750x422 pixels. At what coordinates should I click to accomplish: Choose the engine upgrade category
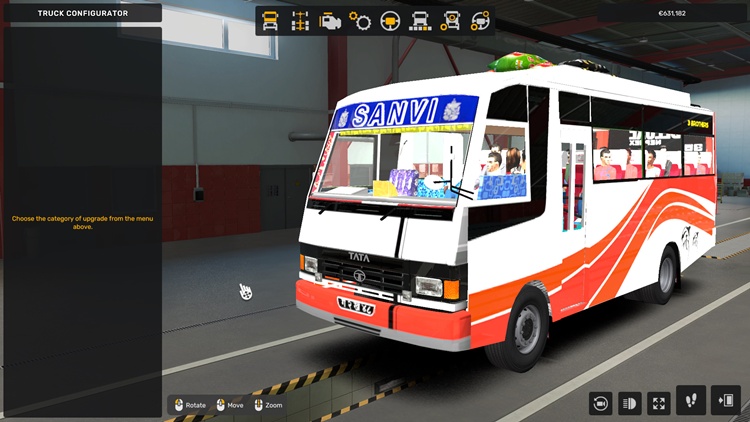(330, 20)
